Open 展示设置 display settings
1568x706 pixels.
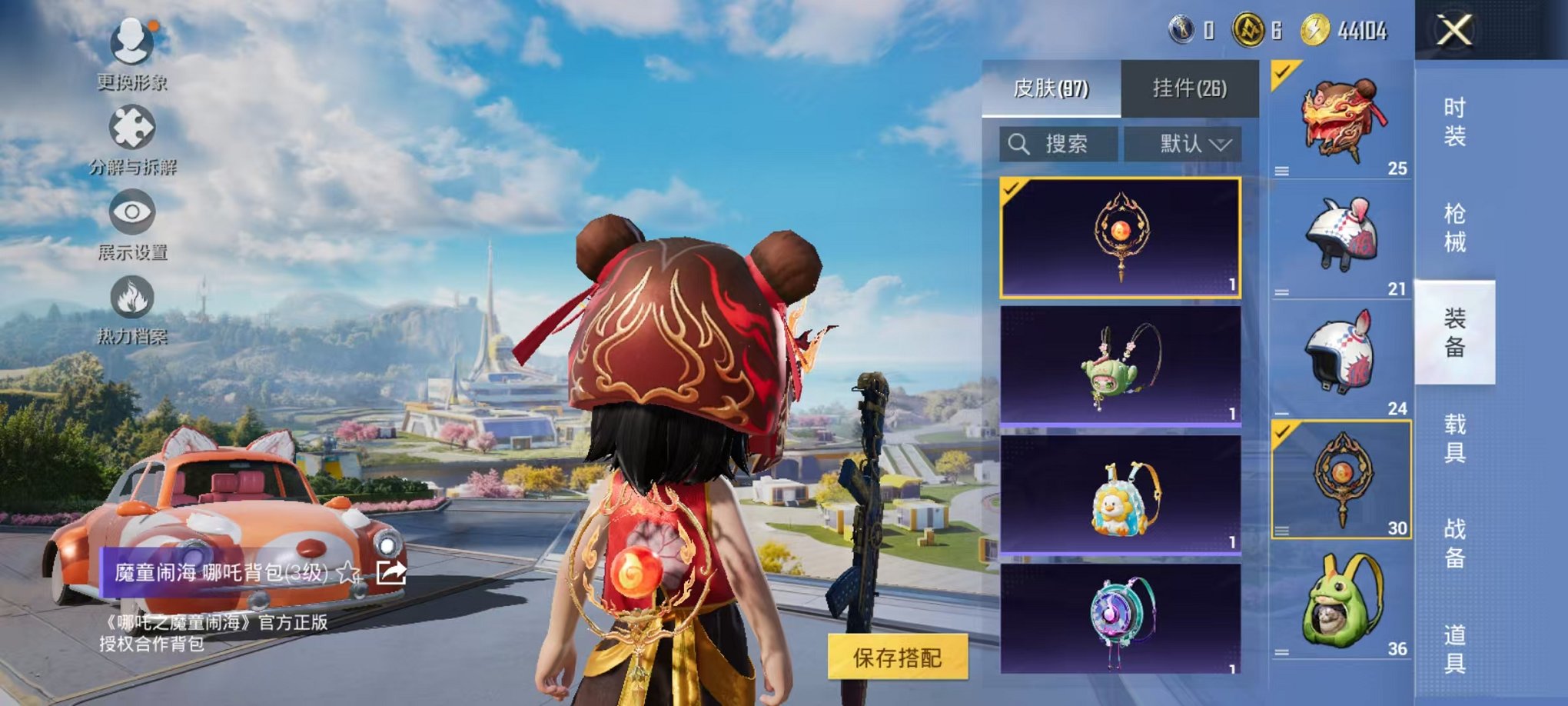coord(131,212)
